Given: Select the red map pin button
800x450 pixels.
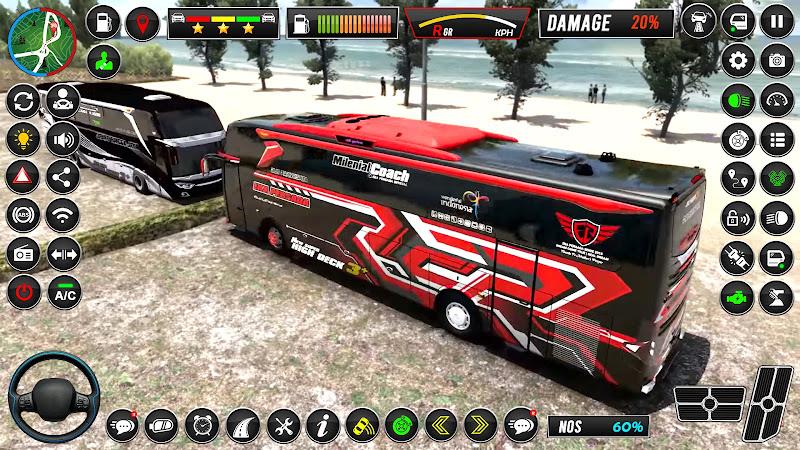Looking at the screenshot, I should pyautogui.click(x=147, y=22).
